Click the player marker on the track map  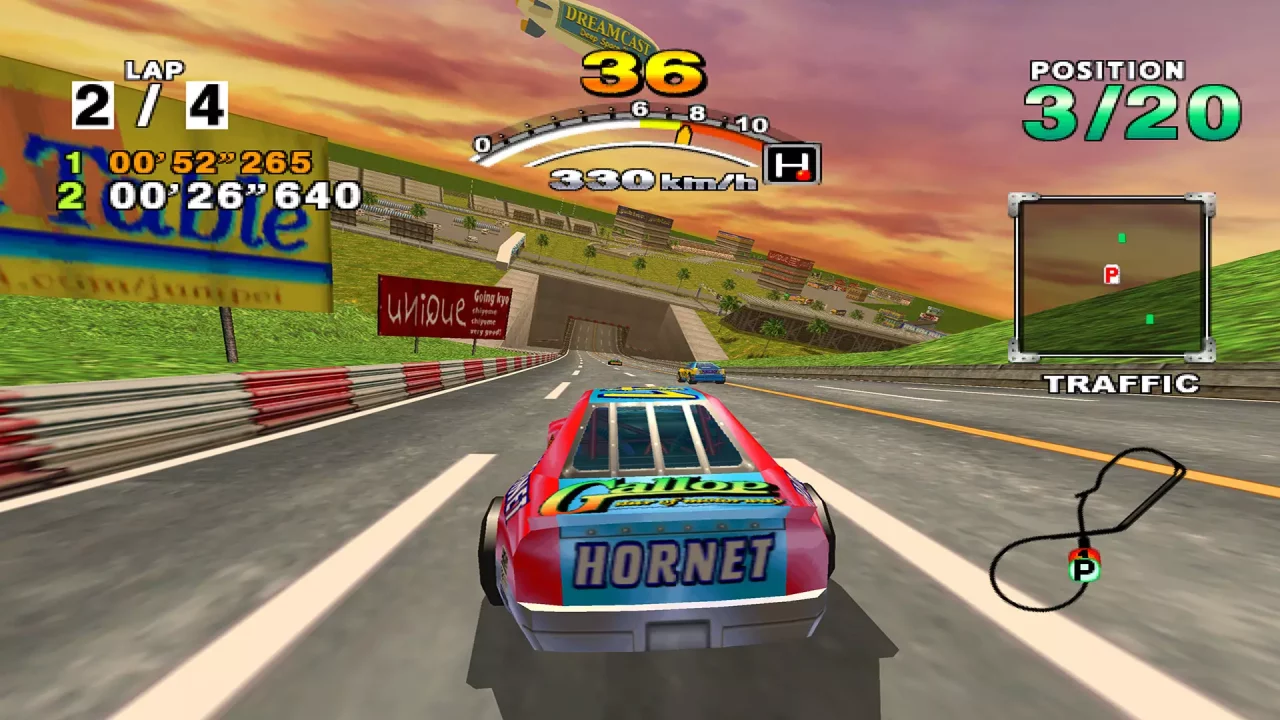(1086, 567)
